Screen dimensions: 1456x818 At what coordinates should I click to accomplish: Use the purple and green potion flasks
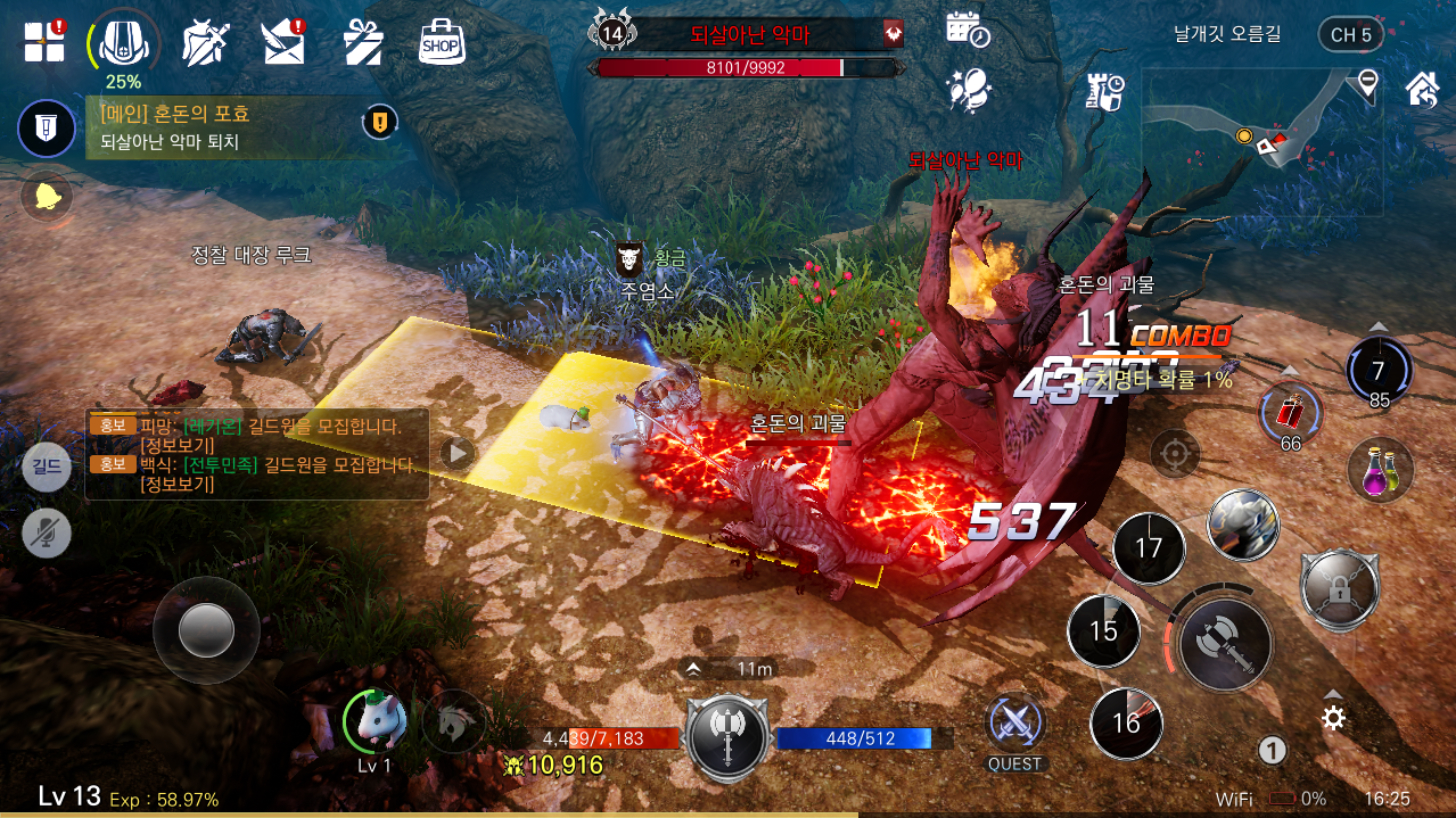point(1380,470)
